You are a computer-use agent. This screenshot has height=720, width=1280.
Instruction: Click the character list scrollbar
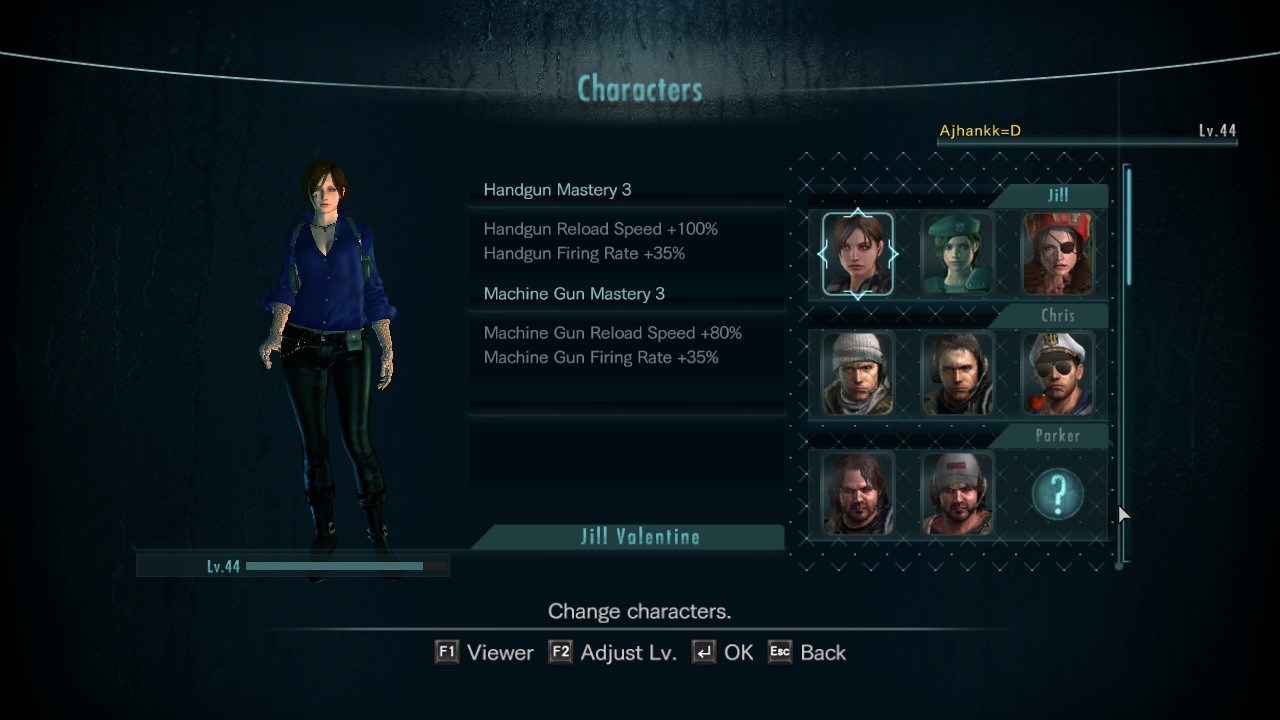click(x=1129, y=228)
